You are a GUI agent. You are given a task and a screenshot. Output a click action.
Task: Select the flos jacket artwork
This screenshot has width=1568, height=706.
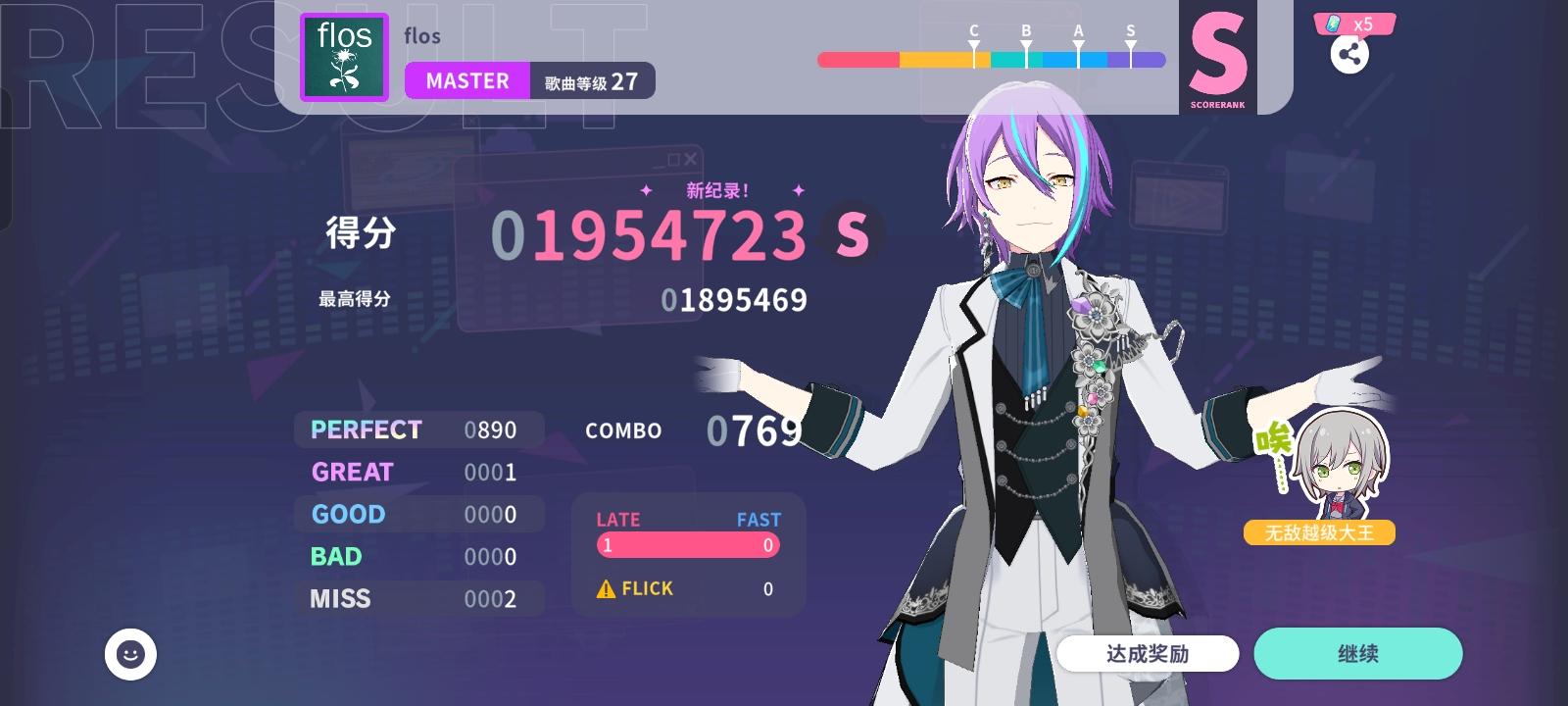pyautogui.click(x=345, y=57)
